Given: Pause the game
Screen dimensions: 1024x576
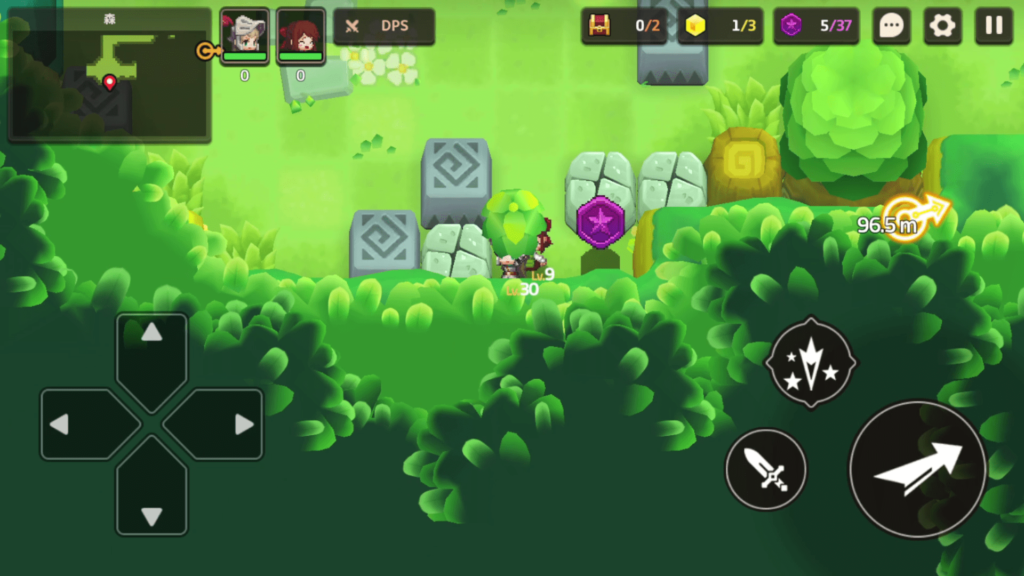Looking at the screenshot, I should coord(993,26).
